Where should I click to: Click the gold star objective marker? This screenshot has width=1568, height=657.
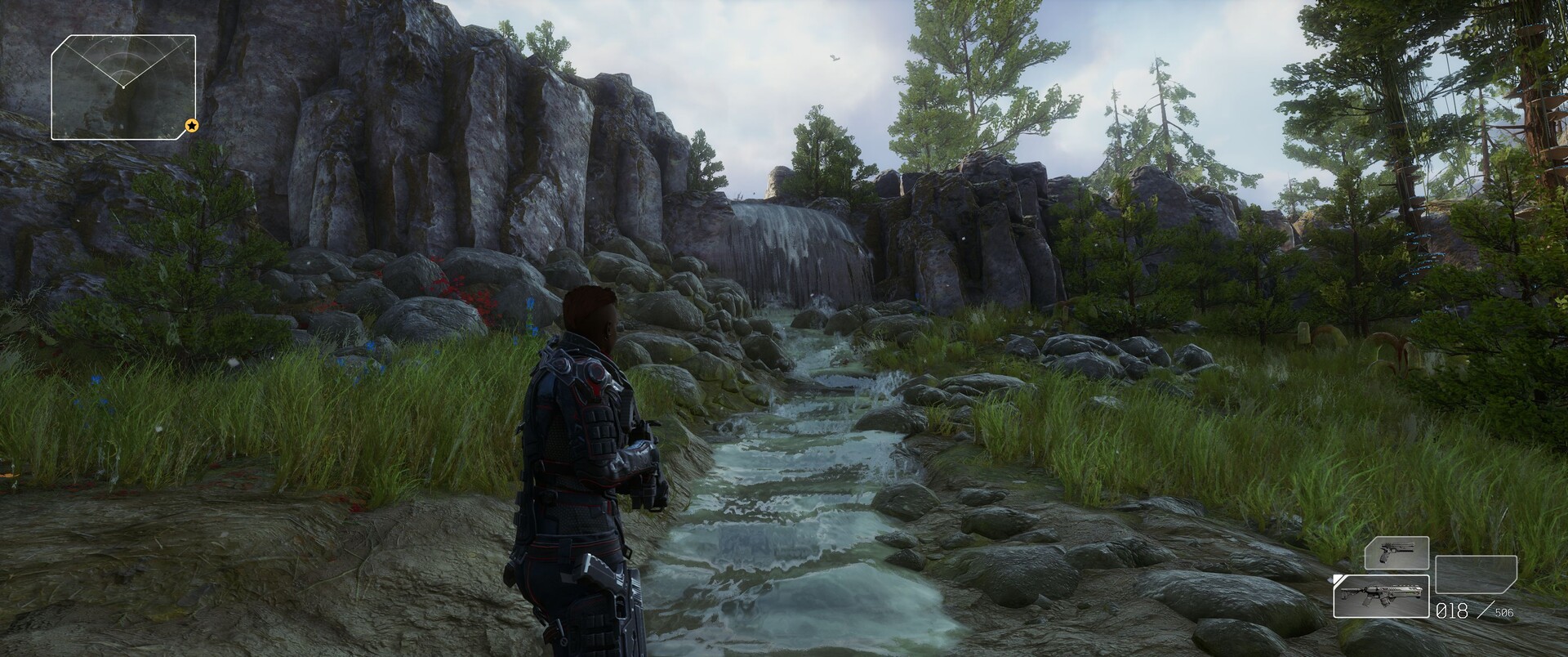pyautogui.click(x=191, y=126)
